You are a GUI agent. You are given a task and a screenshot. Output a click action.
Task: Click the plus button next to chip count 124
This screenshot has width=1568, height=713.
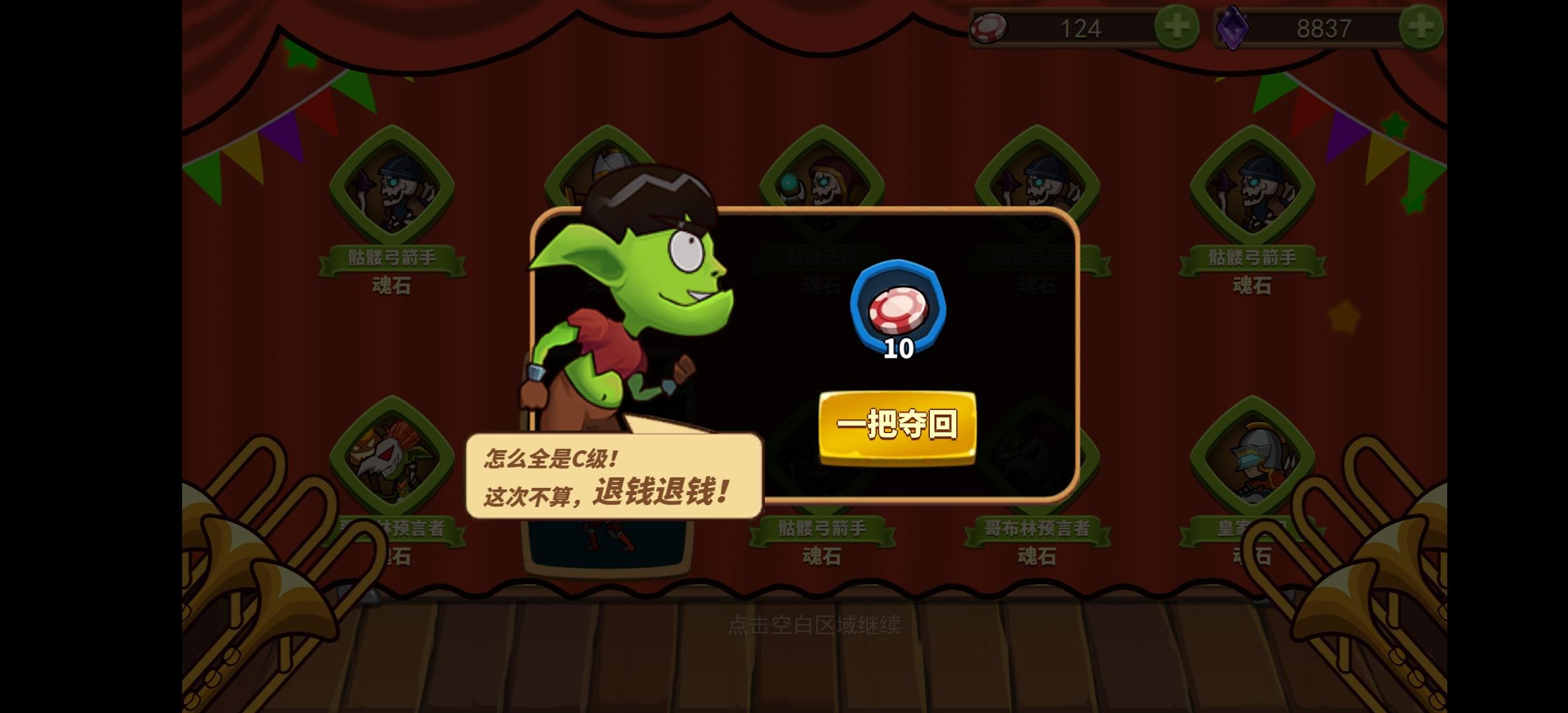point(1179,26)
